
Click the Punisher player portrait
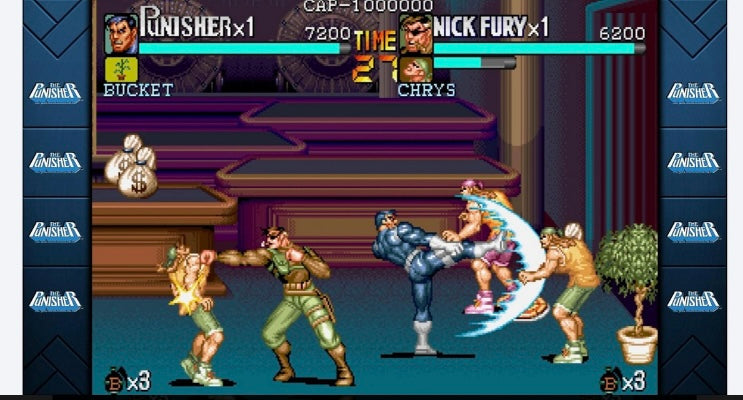point(121,33)
